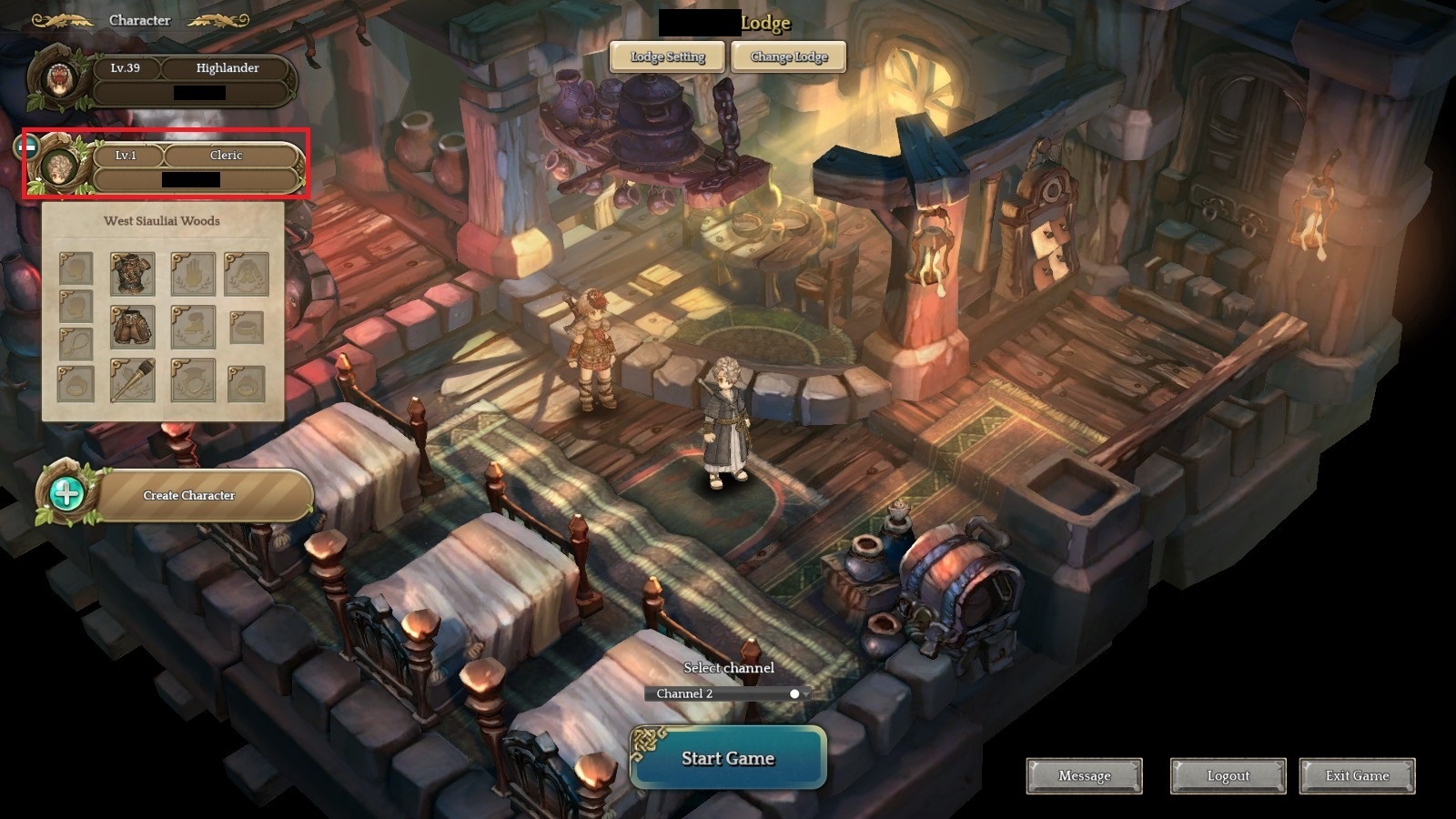
Task: Inspect the leather chest armor slot
Action: tap(132, 273)
